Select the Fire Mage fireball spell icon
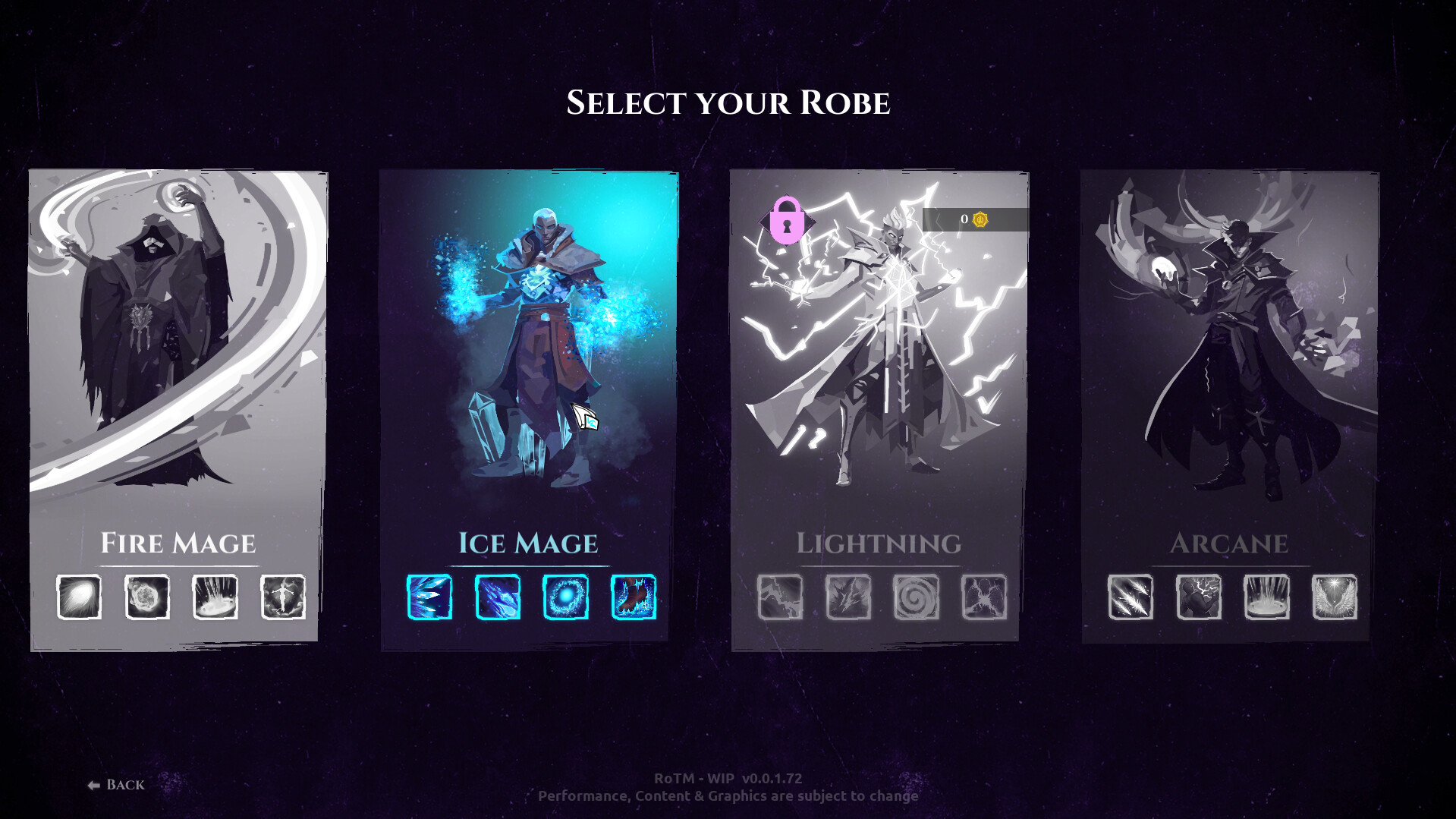 (x=80, y=597)
